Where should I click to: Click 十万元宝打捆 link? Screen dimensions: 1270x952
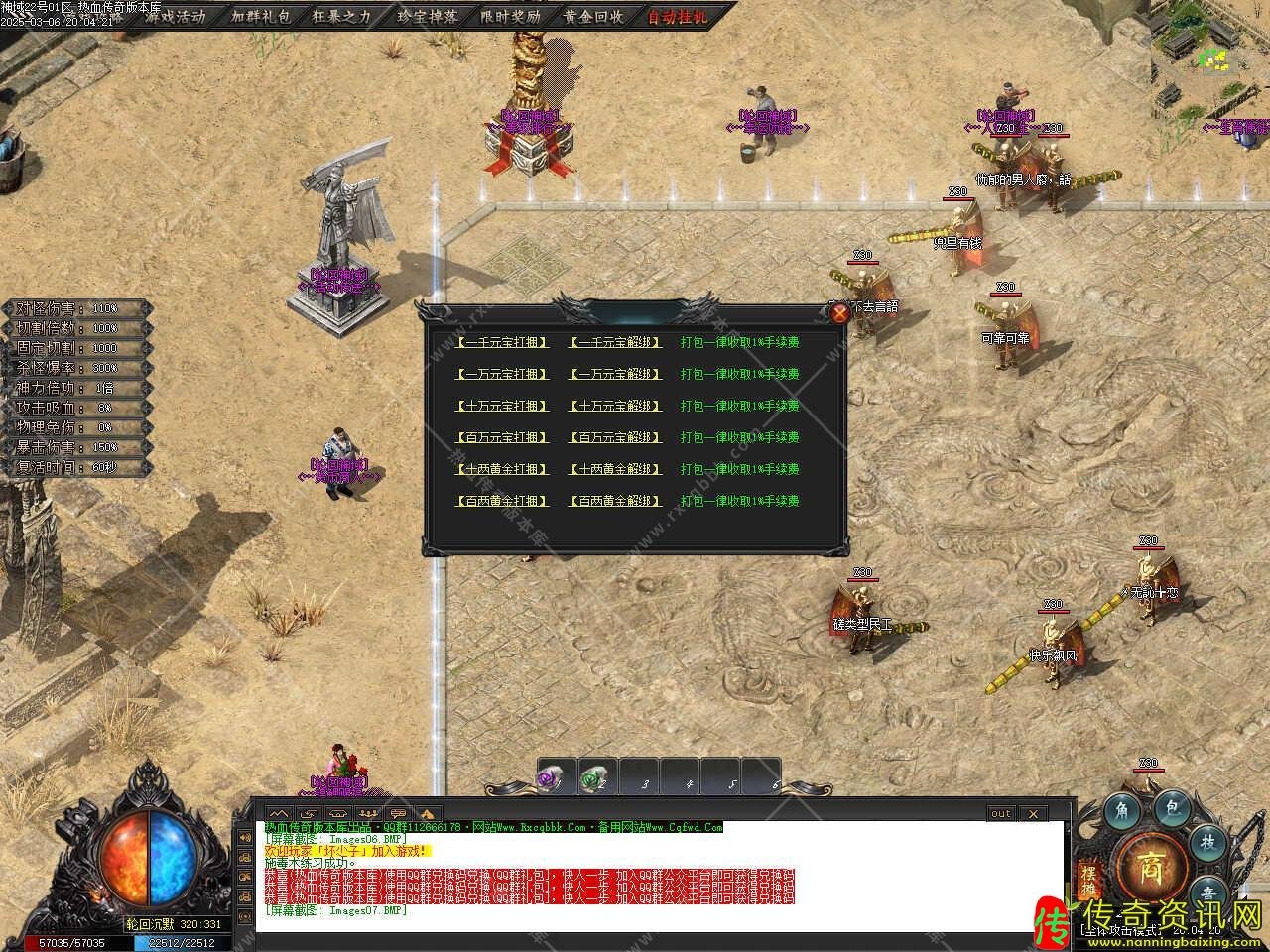tap(502, 406)
